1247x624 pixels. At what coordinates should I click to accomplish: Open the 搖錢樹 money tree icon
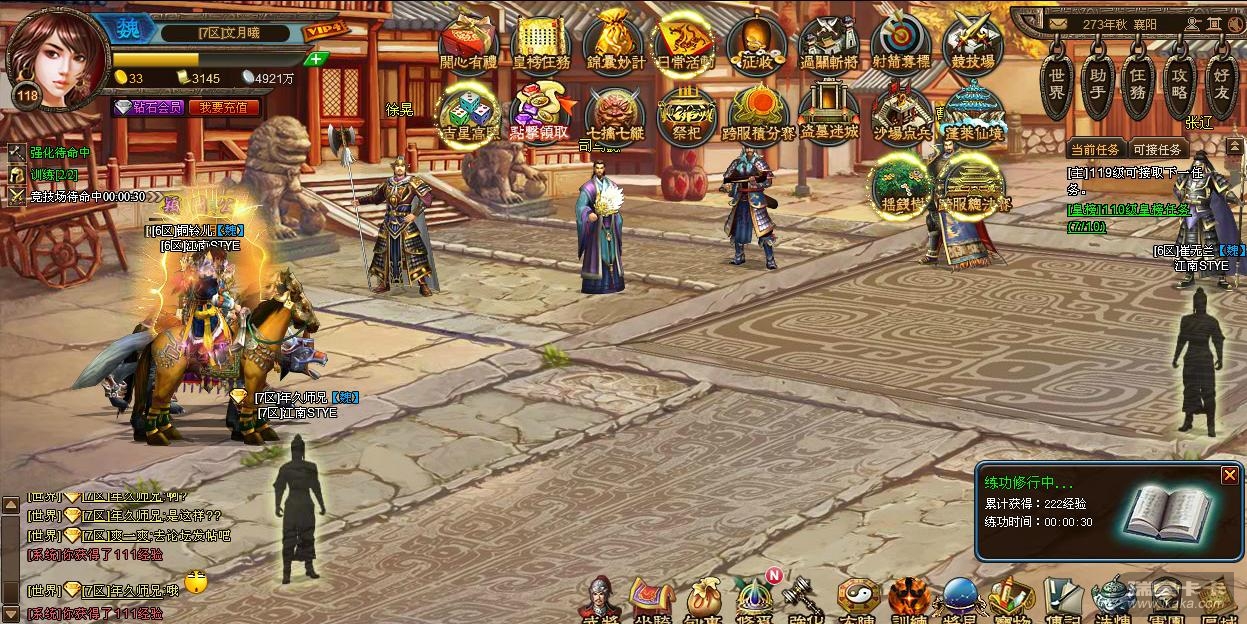coord(900,185)
